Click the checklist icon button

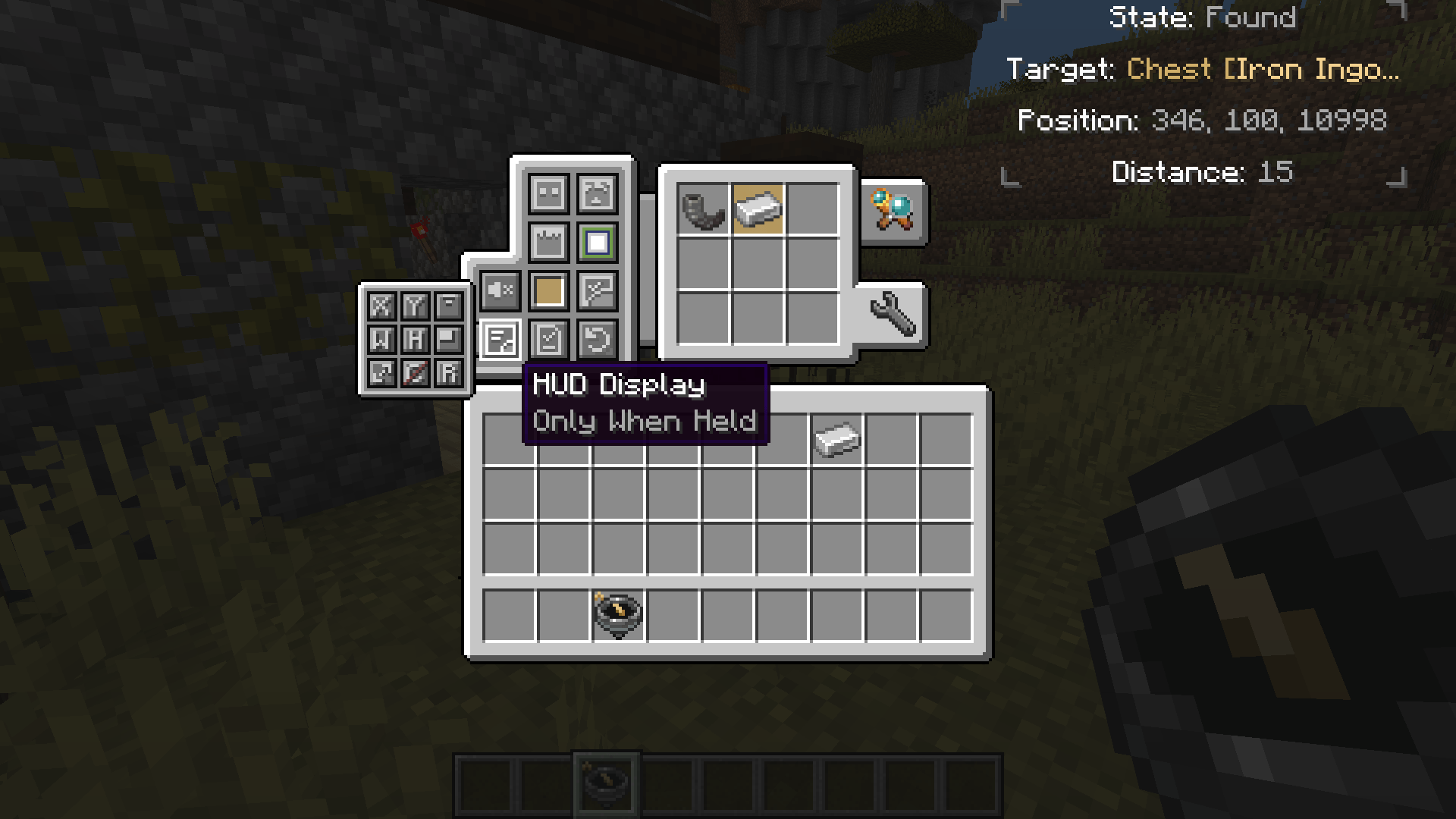click(548, 338)
